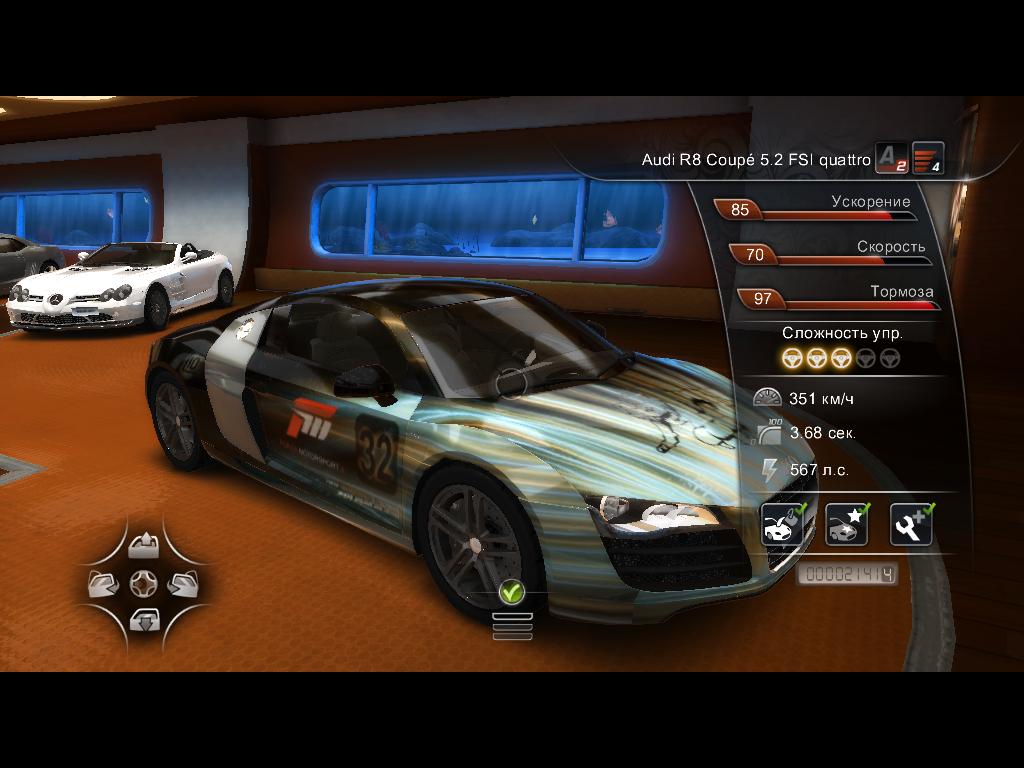The height and width of the screenshot is (768, 1024).
Task: Click the down arrow on the direction pad
Action: [144, 620]
